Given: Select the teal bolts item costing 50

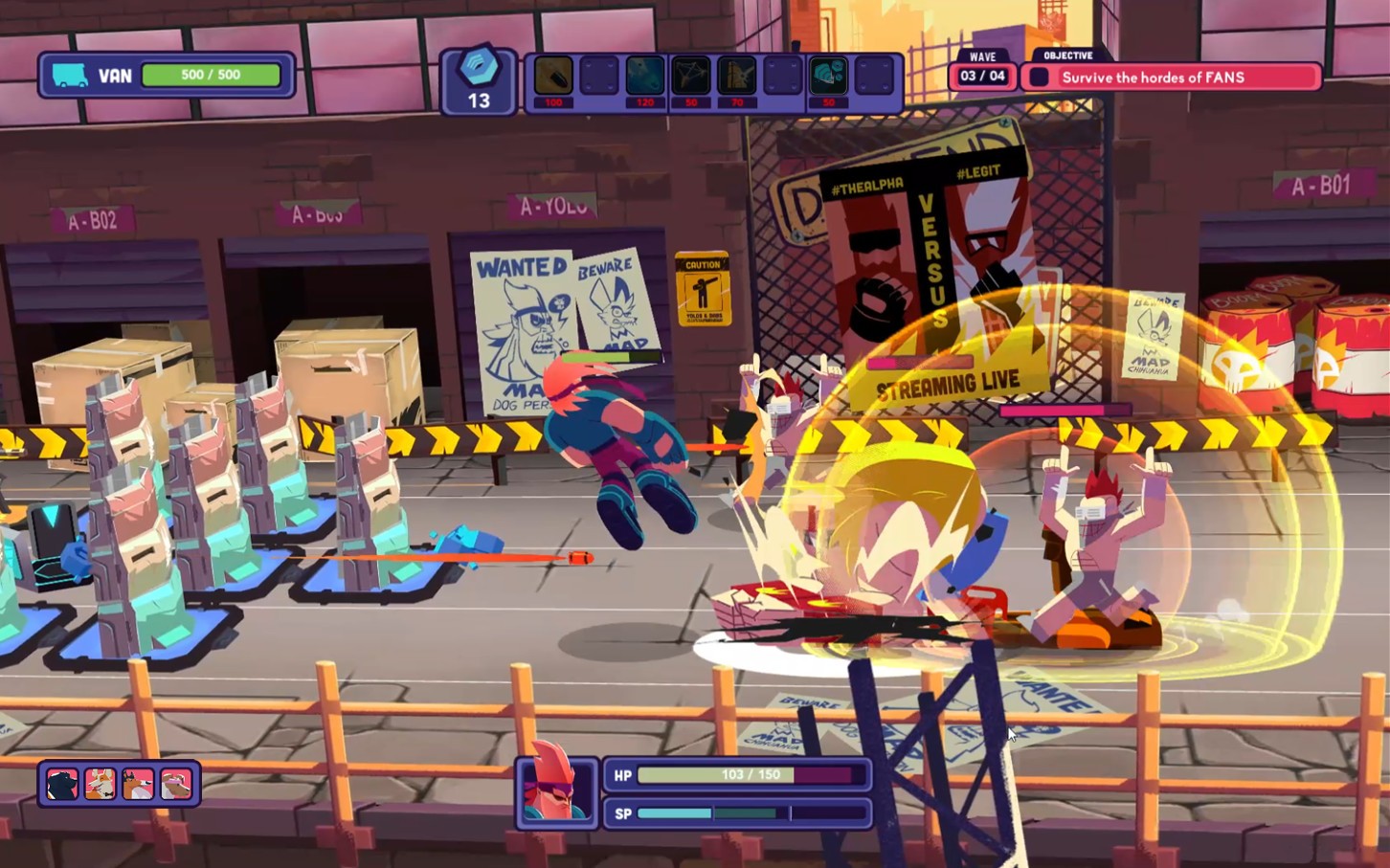Looking at the screenshot, I should pyautogui.click(x=828, y=77).
